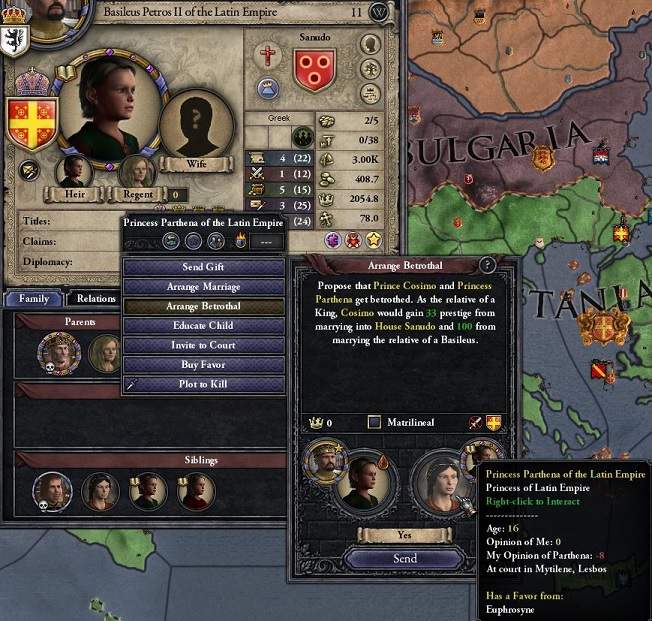Screen dimensions: 652x621
Task: Click the Yes reply indicator
Action: (404, 535)
